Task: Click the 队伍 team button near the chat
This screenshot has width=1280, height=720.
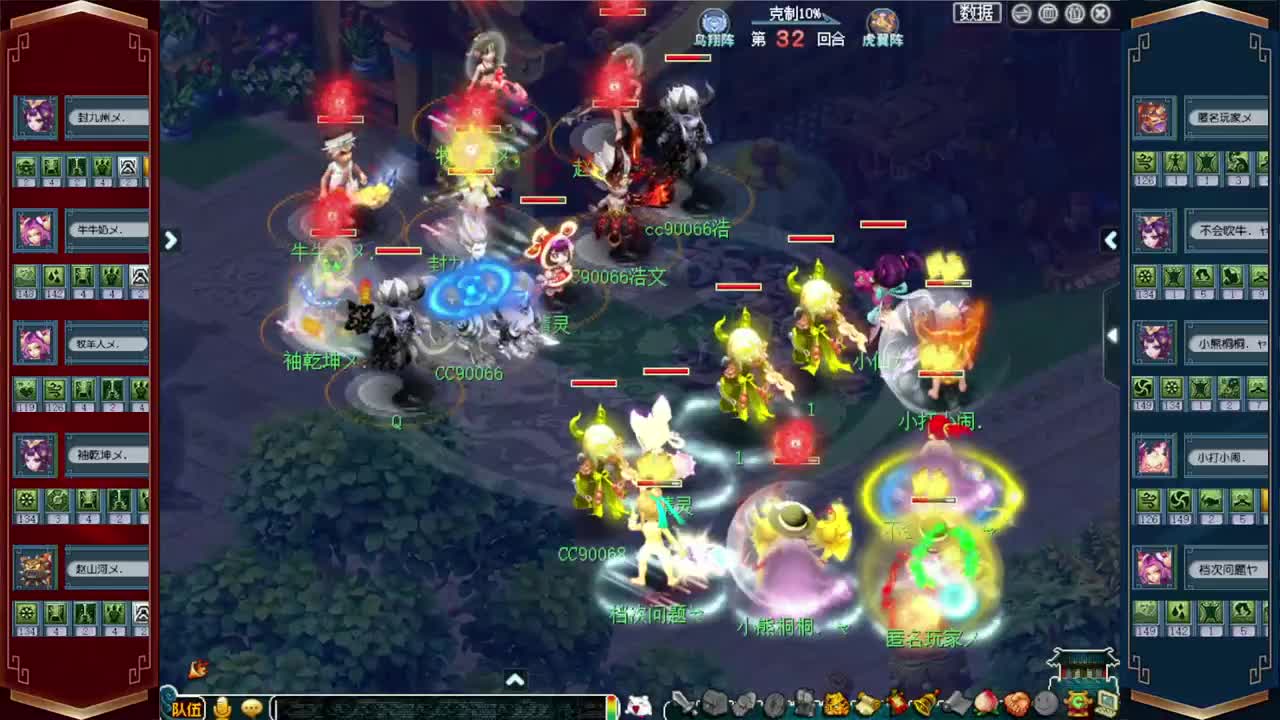Action: (190, 707)
